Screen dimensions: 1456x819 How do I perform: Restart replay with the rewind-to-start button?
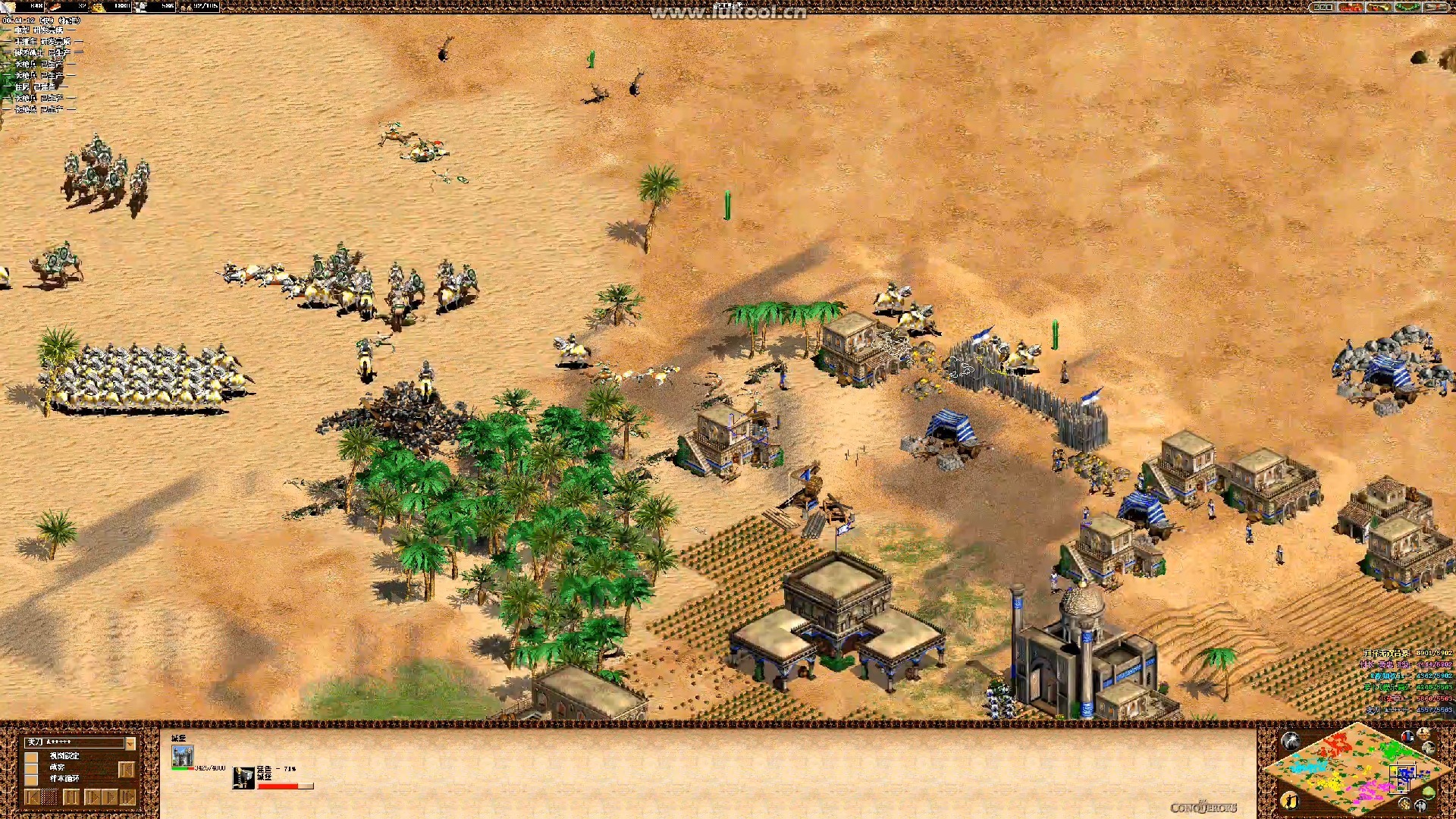point(32,797)
